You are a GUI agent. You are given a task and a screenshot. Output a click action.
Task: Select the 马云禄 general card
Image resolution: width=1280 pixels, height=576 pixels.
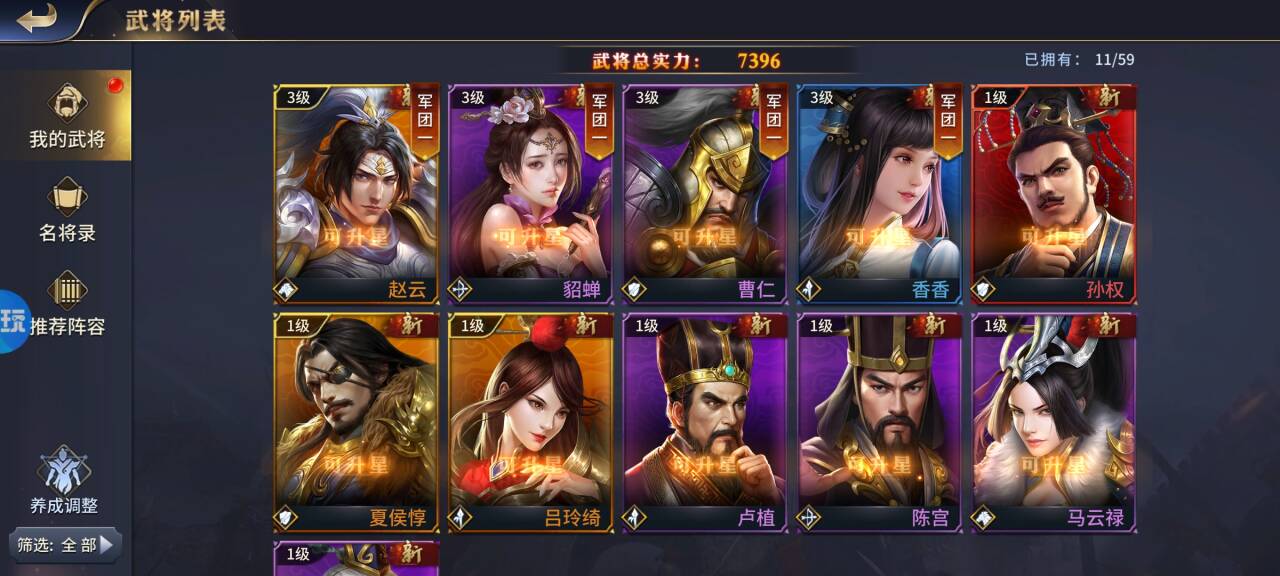(x=1054, y=422)
